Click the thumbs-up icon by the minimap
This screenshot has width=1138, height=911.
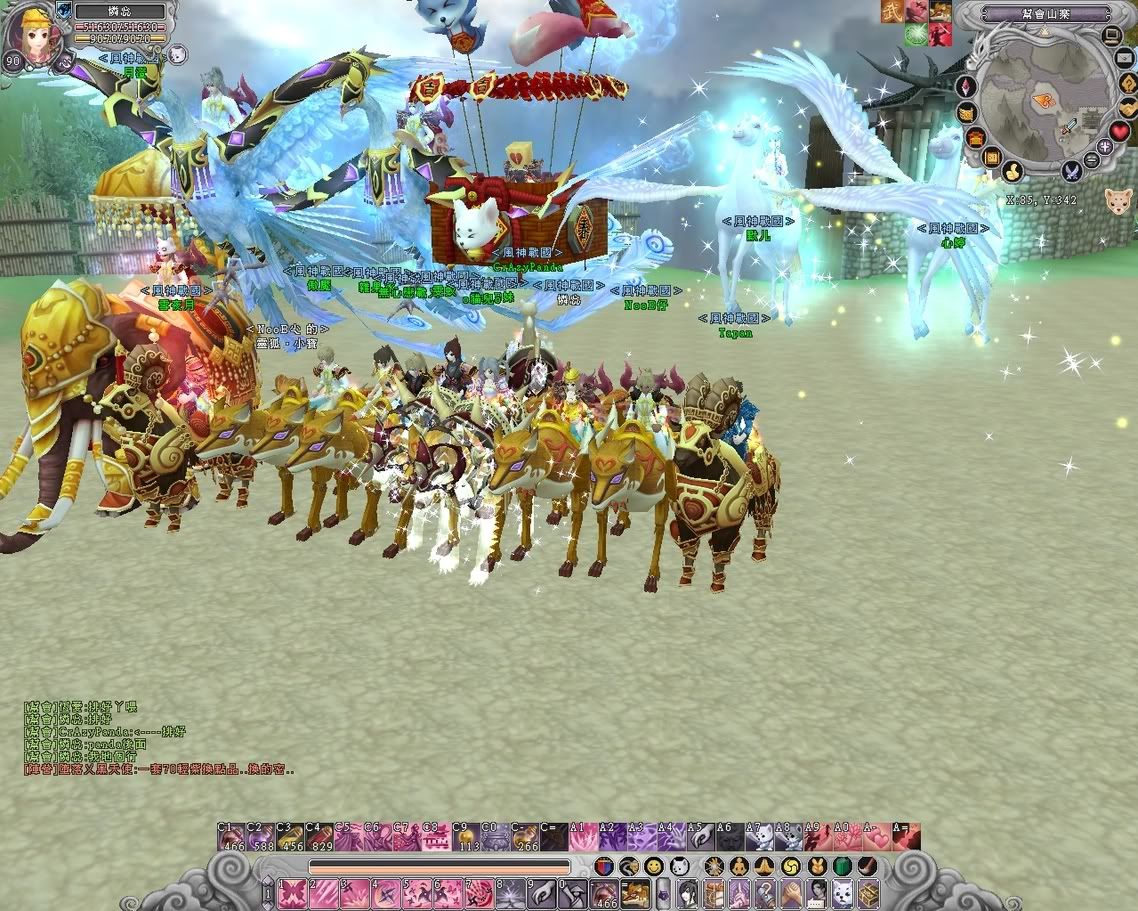pos(1012,172)
